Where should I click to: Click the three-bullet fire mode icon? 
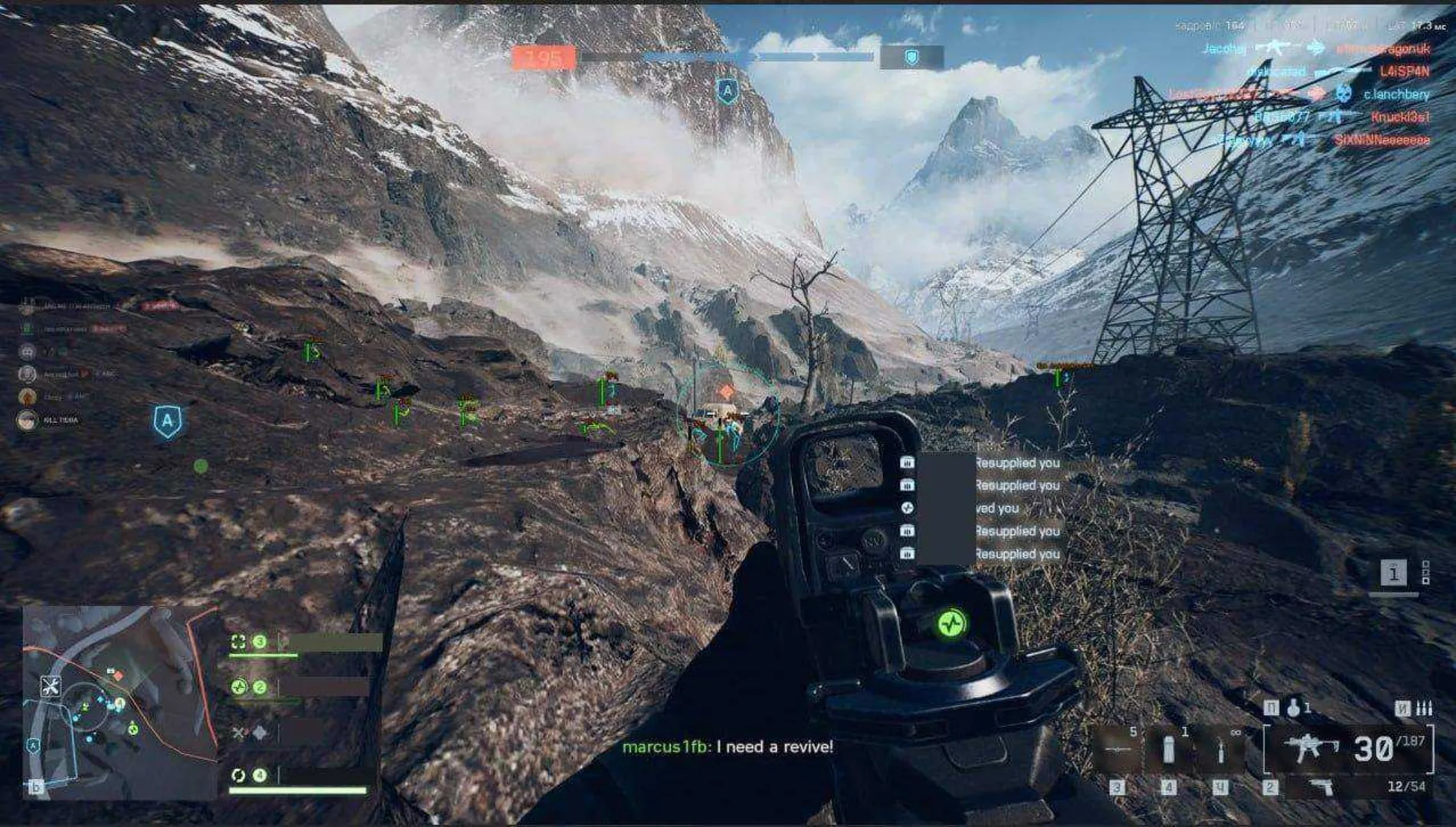pyautogui.click(x=1424, y=708)
